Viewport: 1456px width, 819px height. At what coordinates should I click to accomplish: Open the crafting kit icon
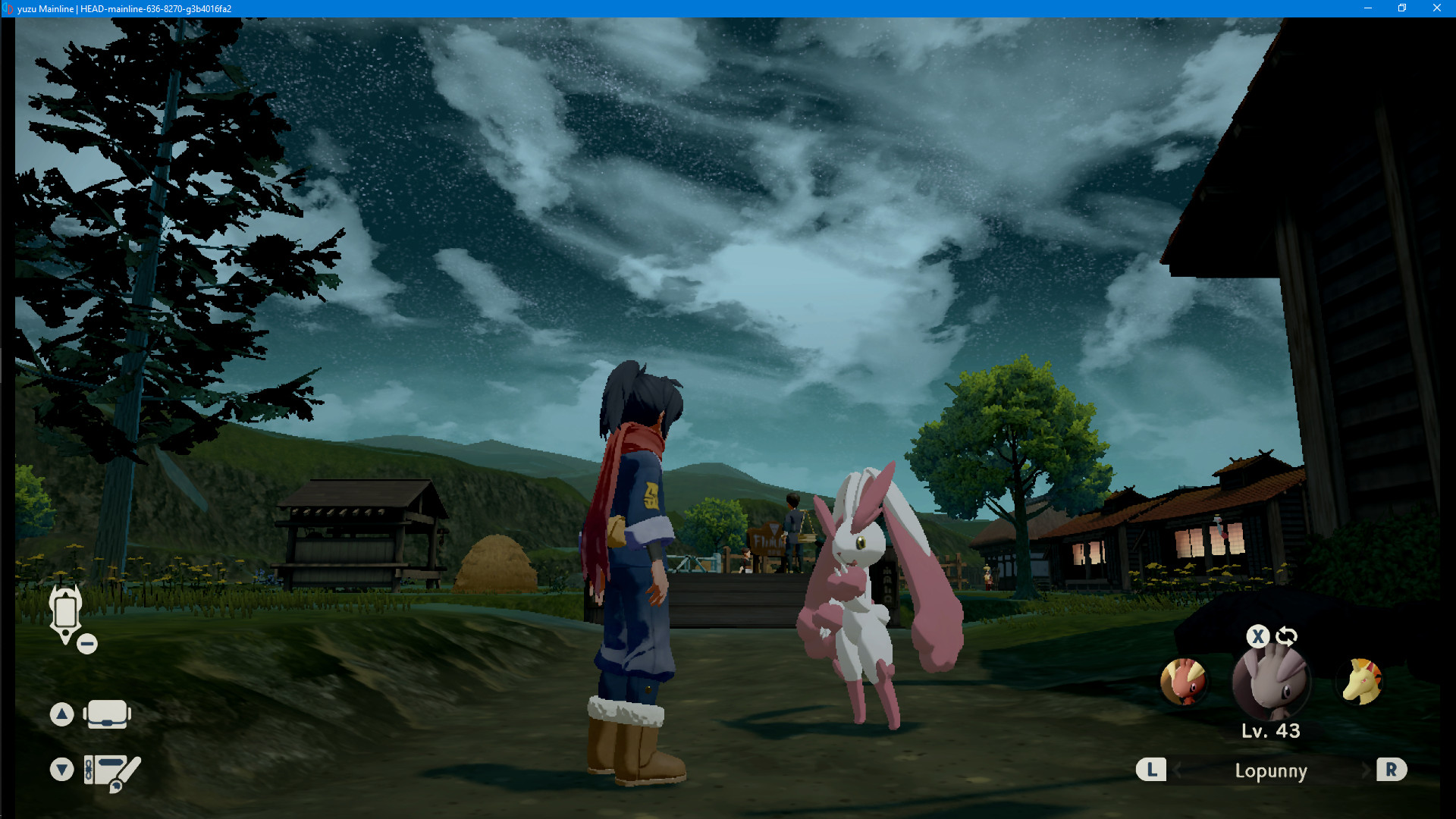point(111,768)
